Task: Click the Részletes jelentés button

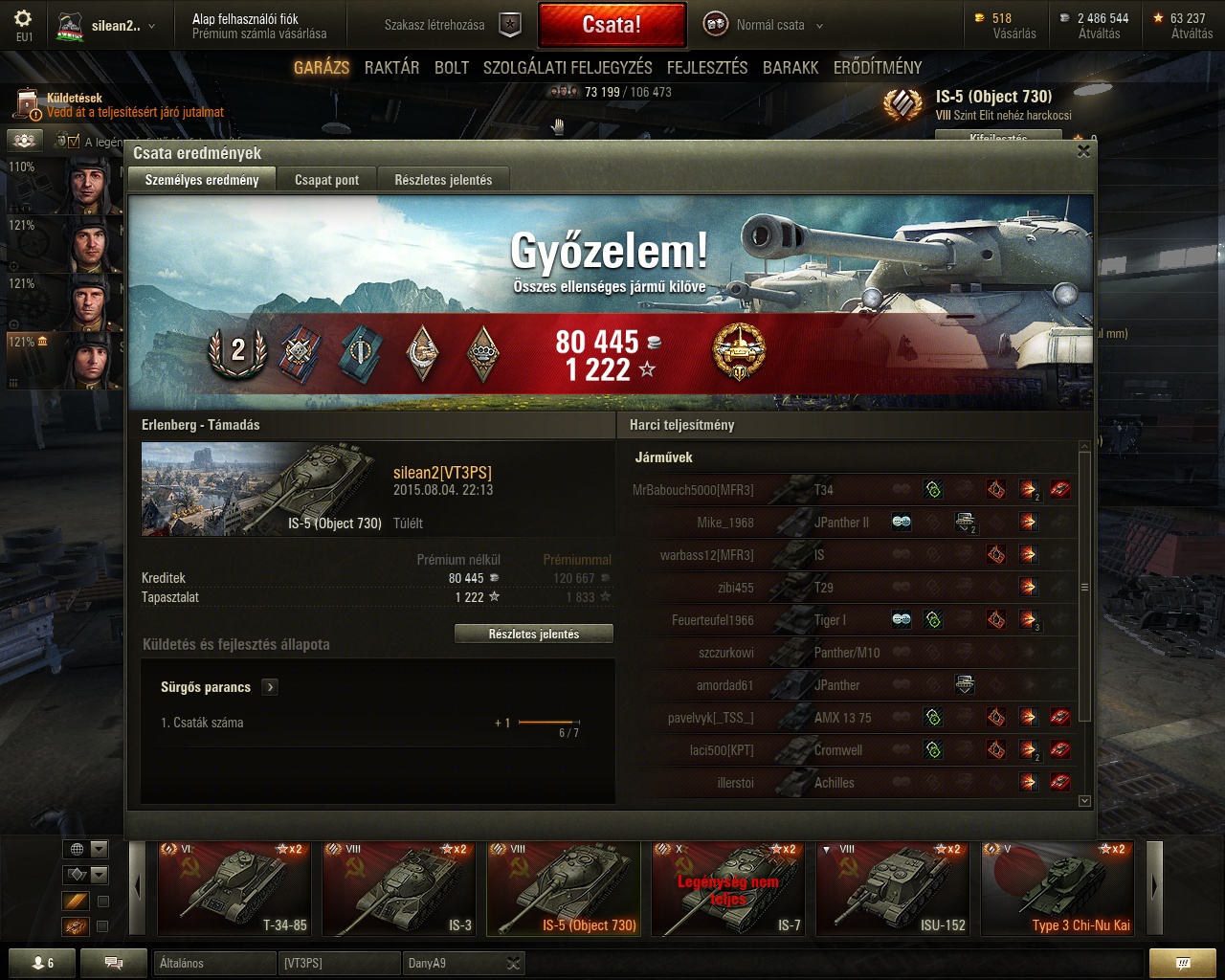Action: click(533, 634)
